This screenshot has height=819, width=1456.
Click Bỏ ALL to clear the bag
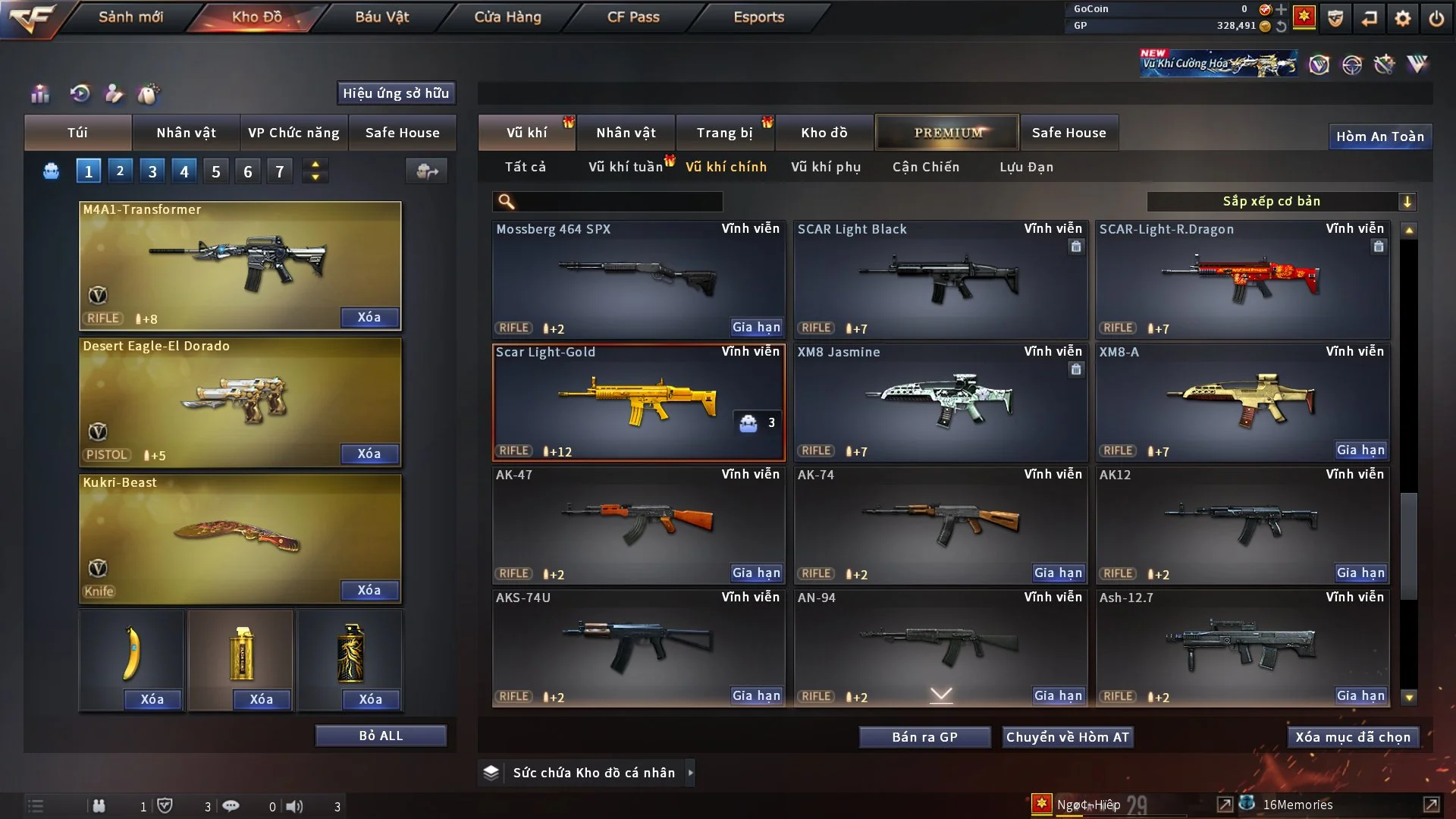(381, 736)
